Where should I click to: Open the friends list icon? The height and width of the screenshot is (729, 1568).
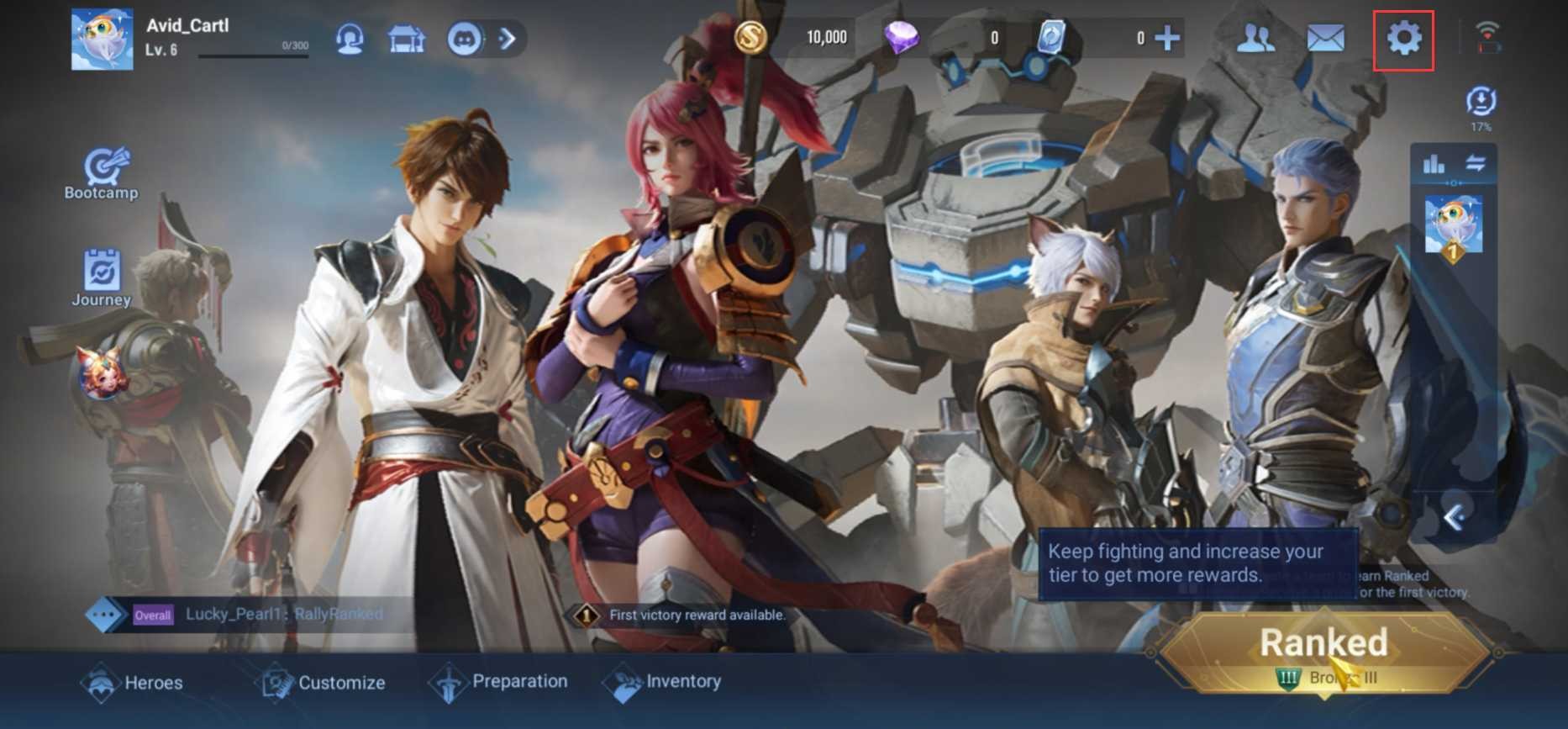point(1255,39)
